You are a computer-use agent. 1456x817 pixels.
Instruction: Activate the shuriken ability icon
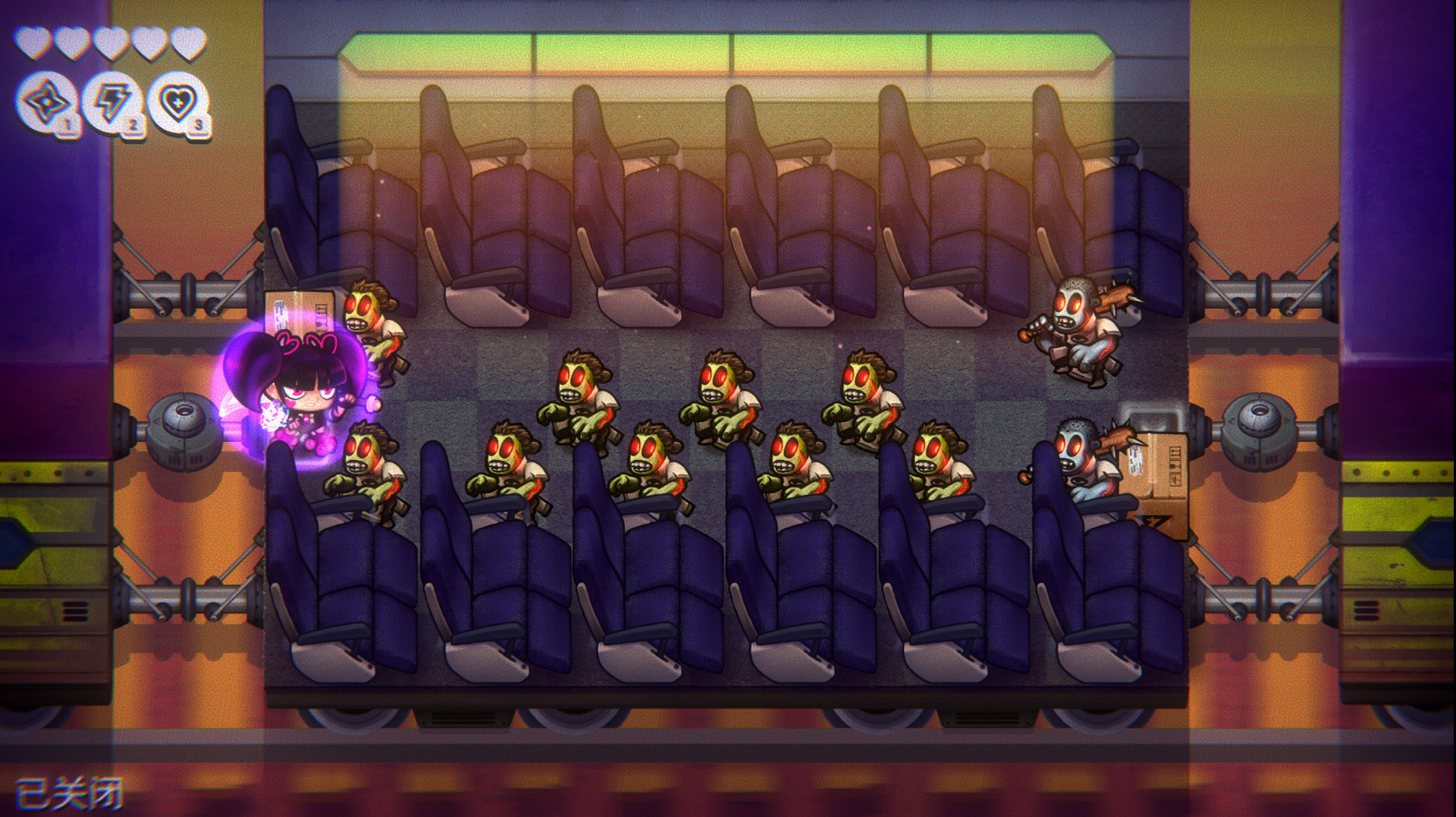pyautogui.click(x=45, y=102)
